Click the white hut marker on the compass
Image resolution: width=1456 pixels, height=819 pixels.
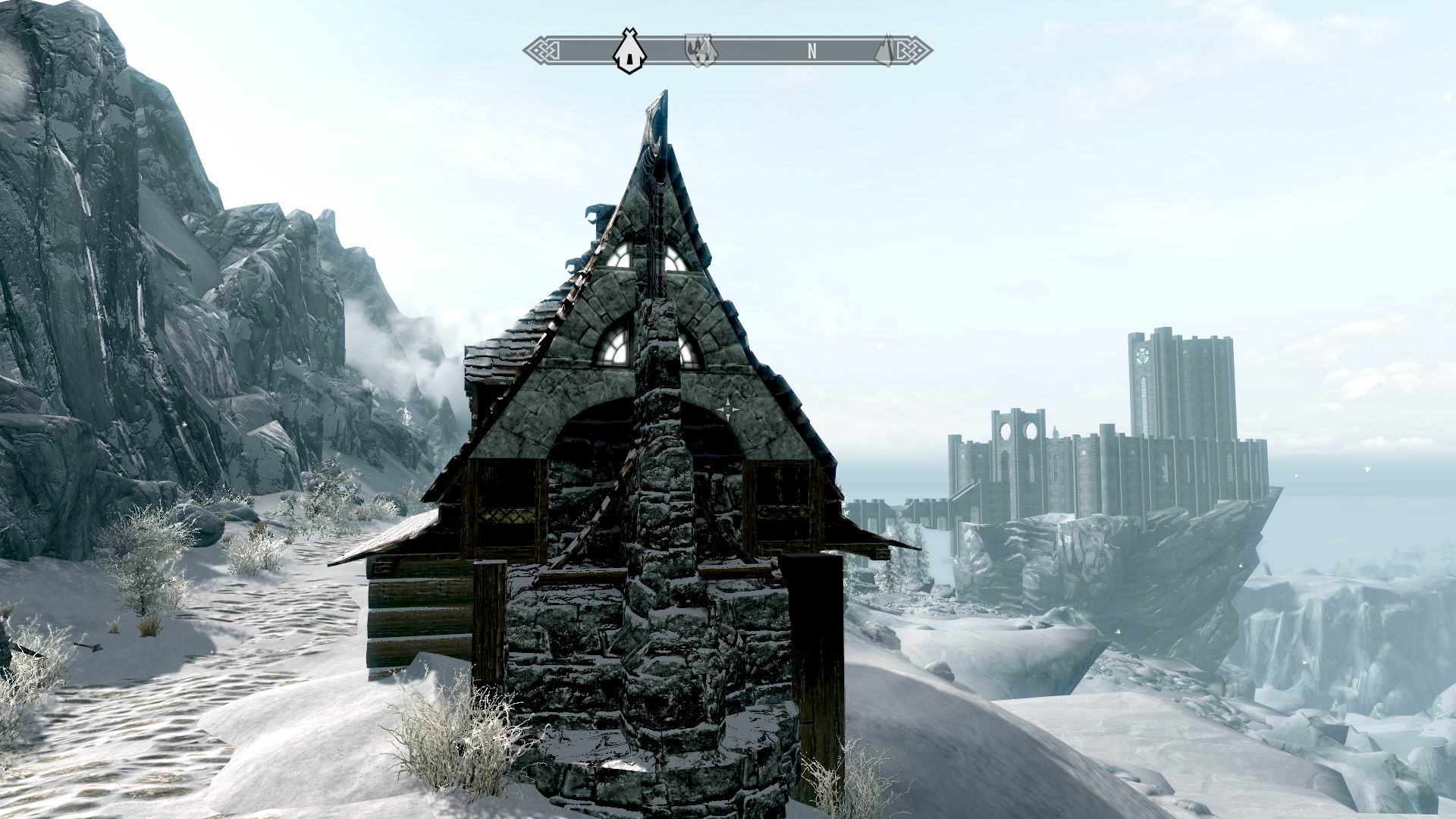pyautogui.click(x=628, y=52)
